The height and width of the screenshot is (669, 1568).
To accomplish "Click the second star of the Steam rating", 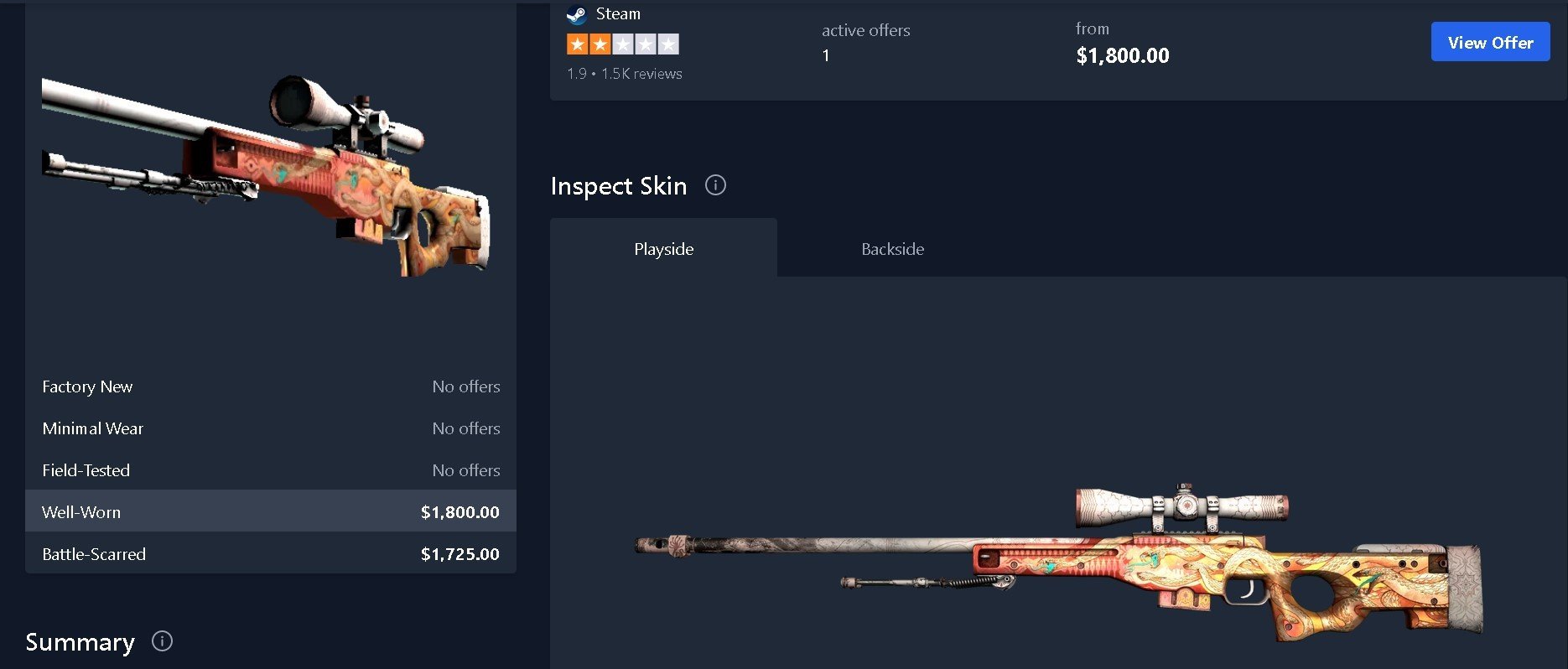I will click(x=599, y=43).
